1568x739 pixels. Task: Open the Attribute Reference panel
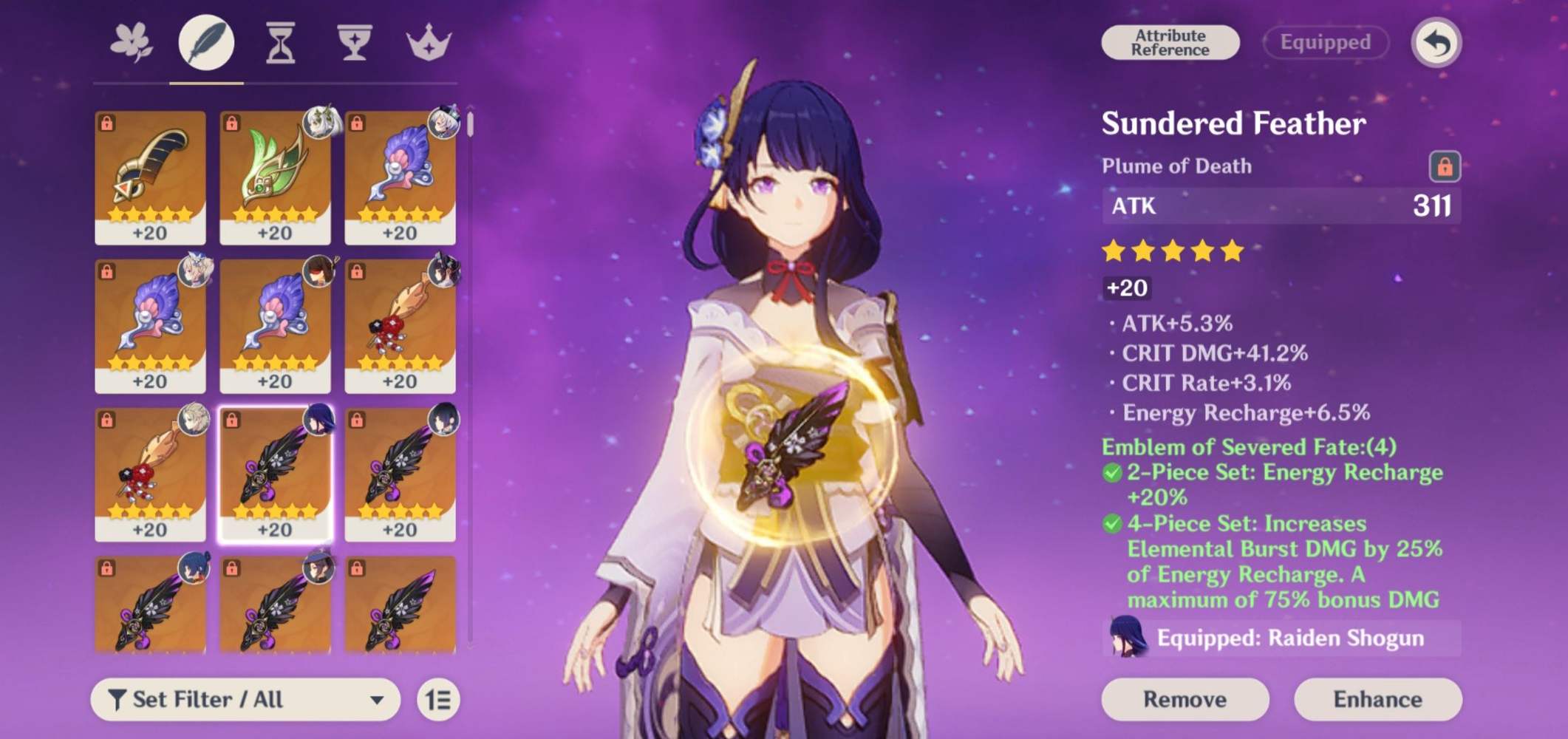pos(1170,43)
